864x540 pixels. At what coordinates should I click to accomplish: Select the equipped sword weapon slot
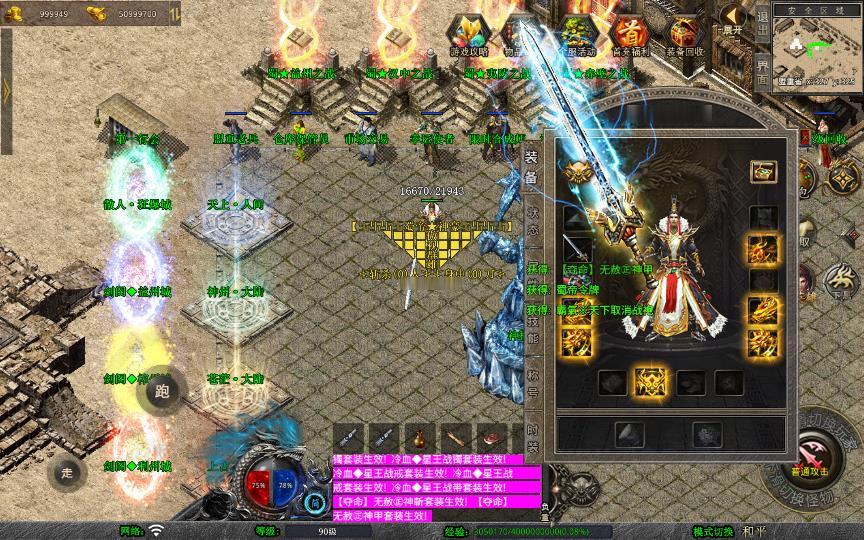coord(578,248)
